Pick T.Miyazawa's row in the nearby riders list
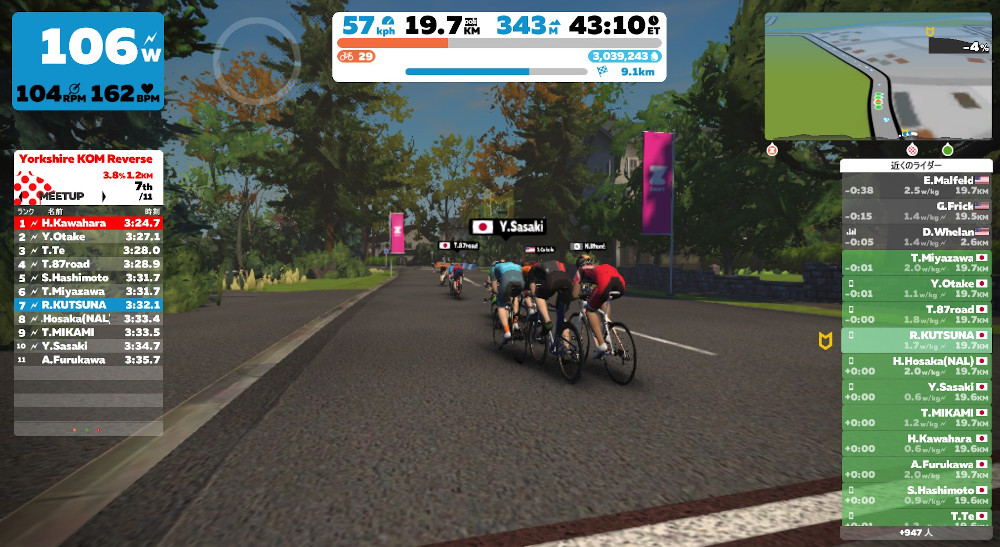Screen dimensions: 1000x547 pyautogui.click(x=915, y=263)
